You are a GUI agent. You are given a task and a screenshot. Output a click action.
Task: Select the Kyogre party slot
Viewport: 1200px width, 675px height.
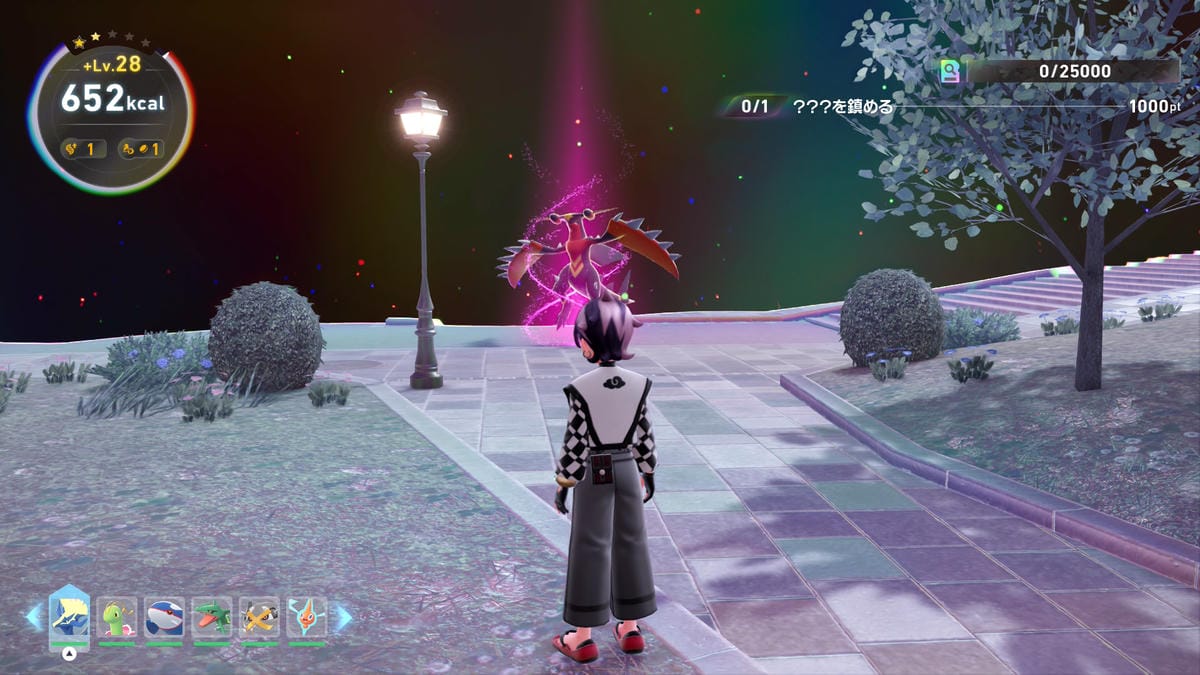[164, 617]
